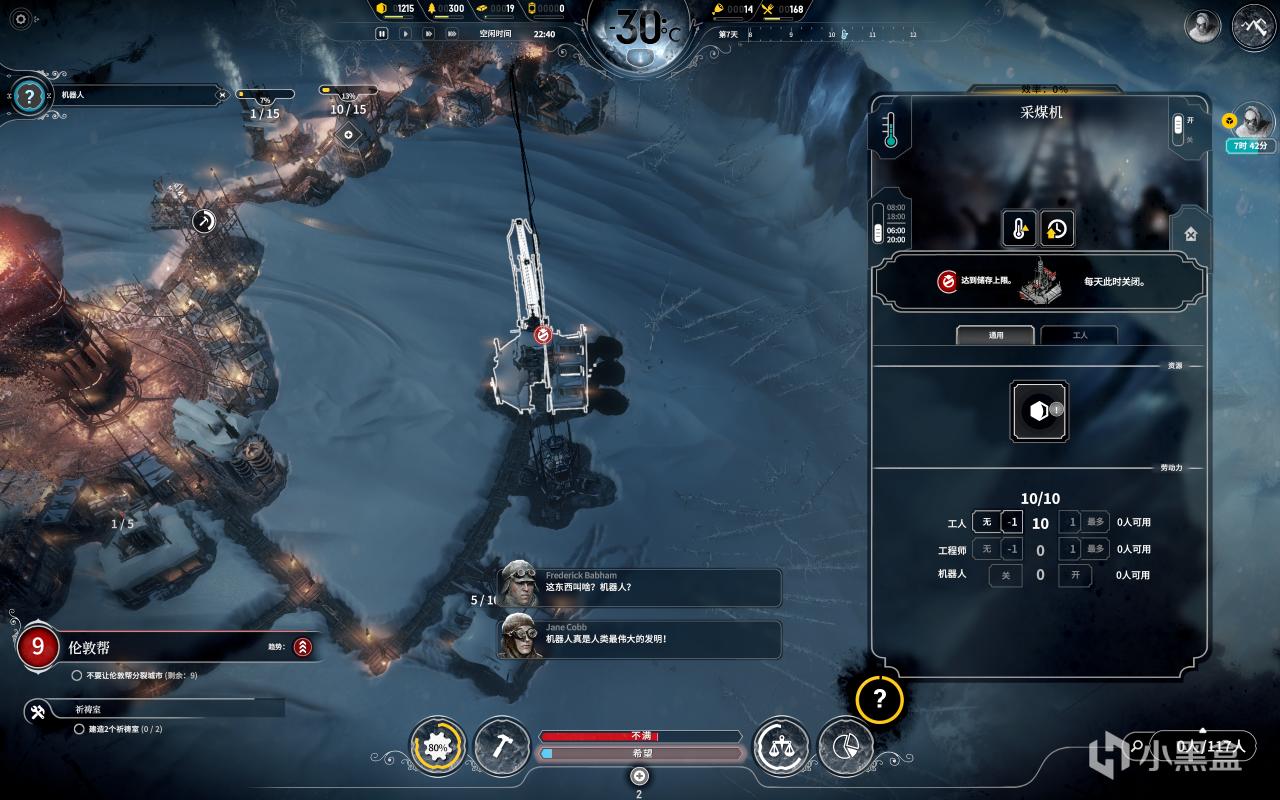This screenshot has width=1280, height=800.
Task: Close the 机器人 search bar
Action: click(x=222, y=95)
